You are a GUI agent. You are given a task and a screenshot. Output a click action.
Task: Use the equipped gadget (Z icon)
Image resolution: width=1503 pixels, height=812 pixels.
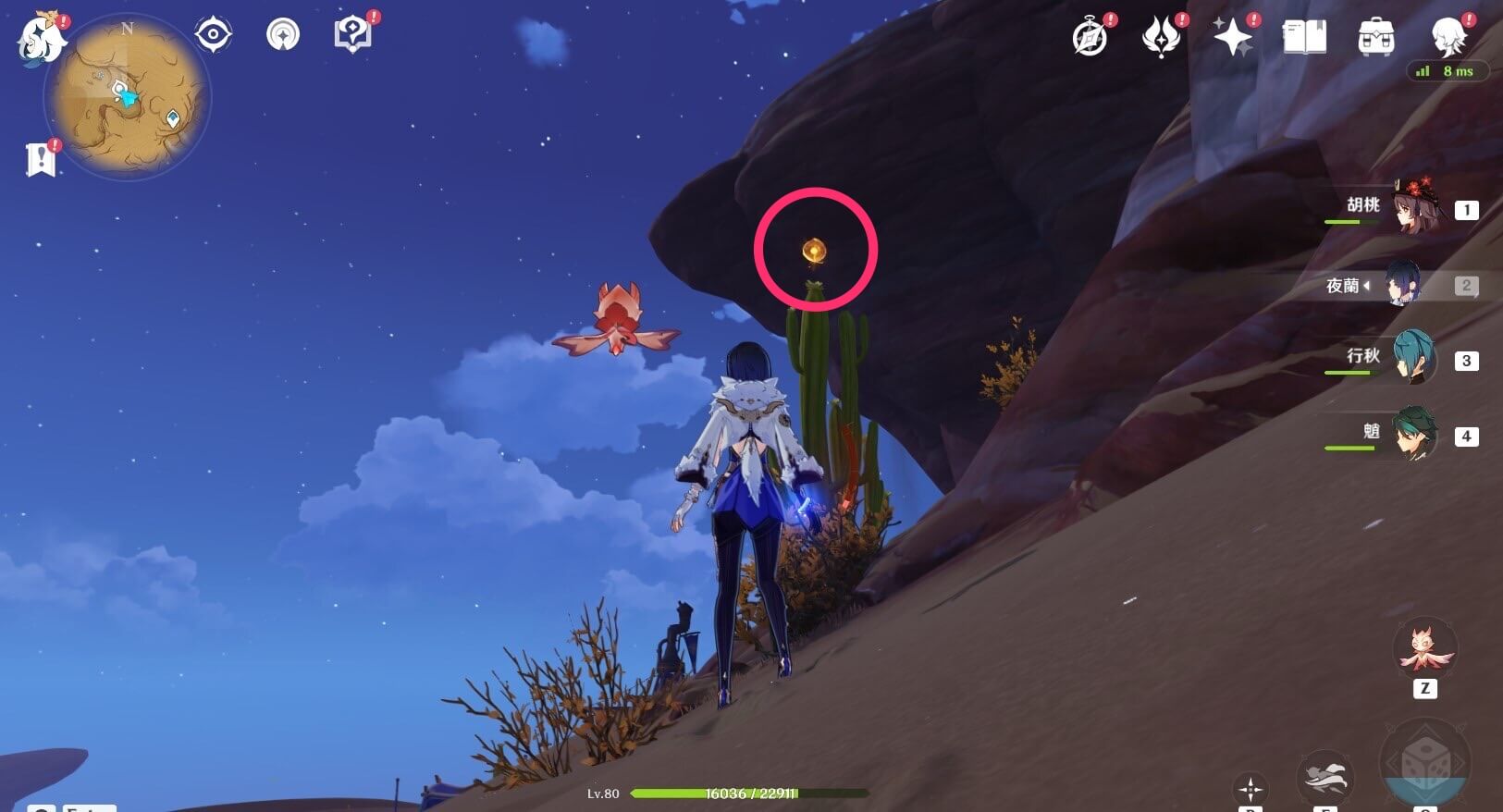(1424, 650)
